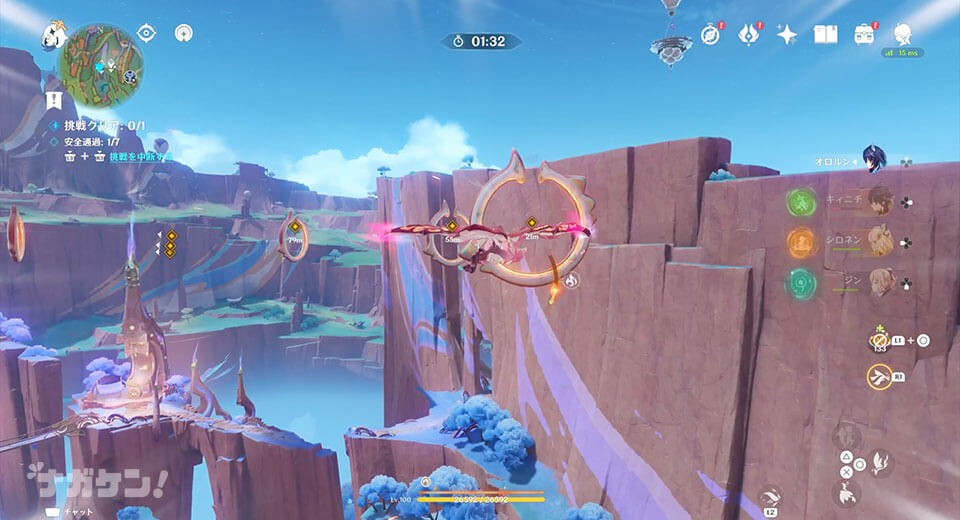This screenshot has height=520, width=960.
Task: Switch to party member ジン
Action: click(x=880, y=282)
